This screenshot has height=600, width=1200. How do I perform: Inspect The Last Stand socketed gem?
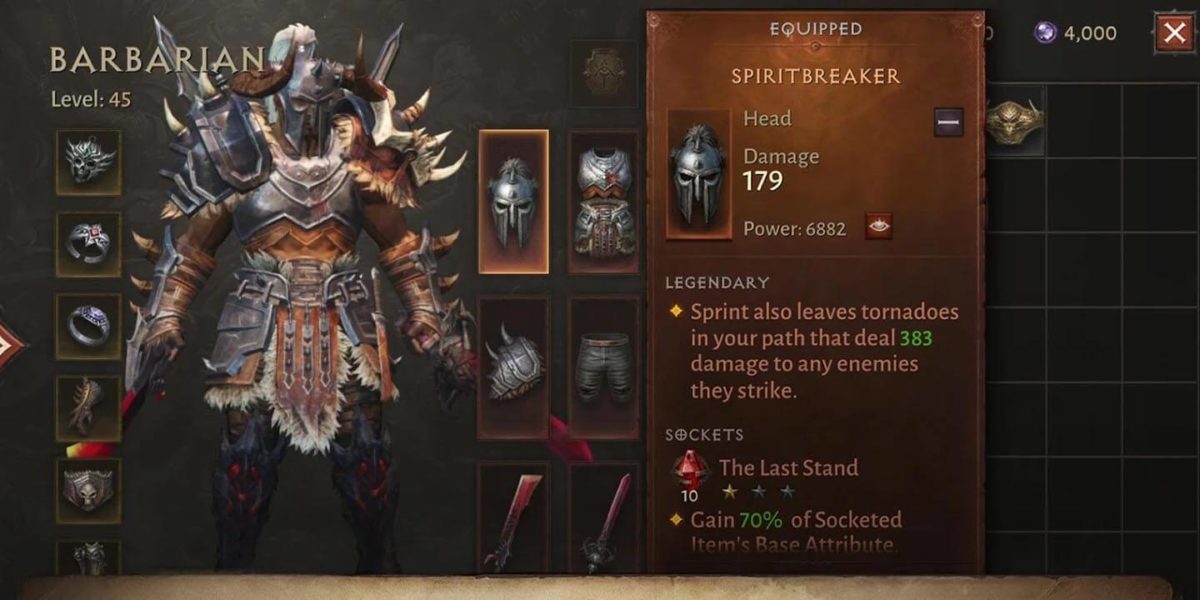pyautogui.click(x=688, y=469)
